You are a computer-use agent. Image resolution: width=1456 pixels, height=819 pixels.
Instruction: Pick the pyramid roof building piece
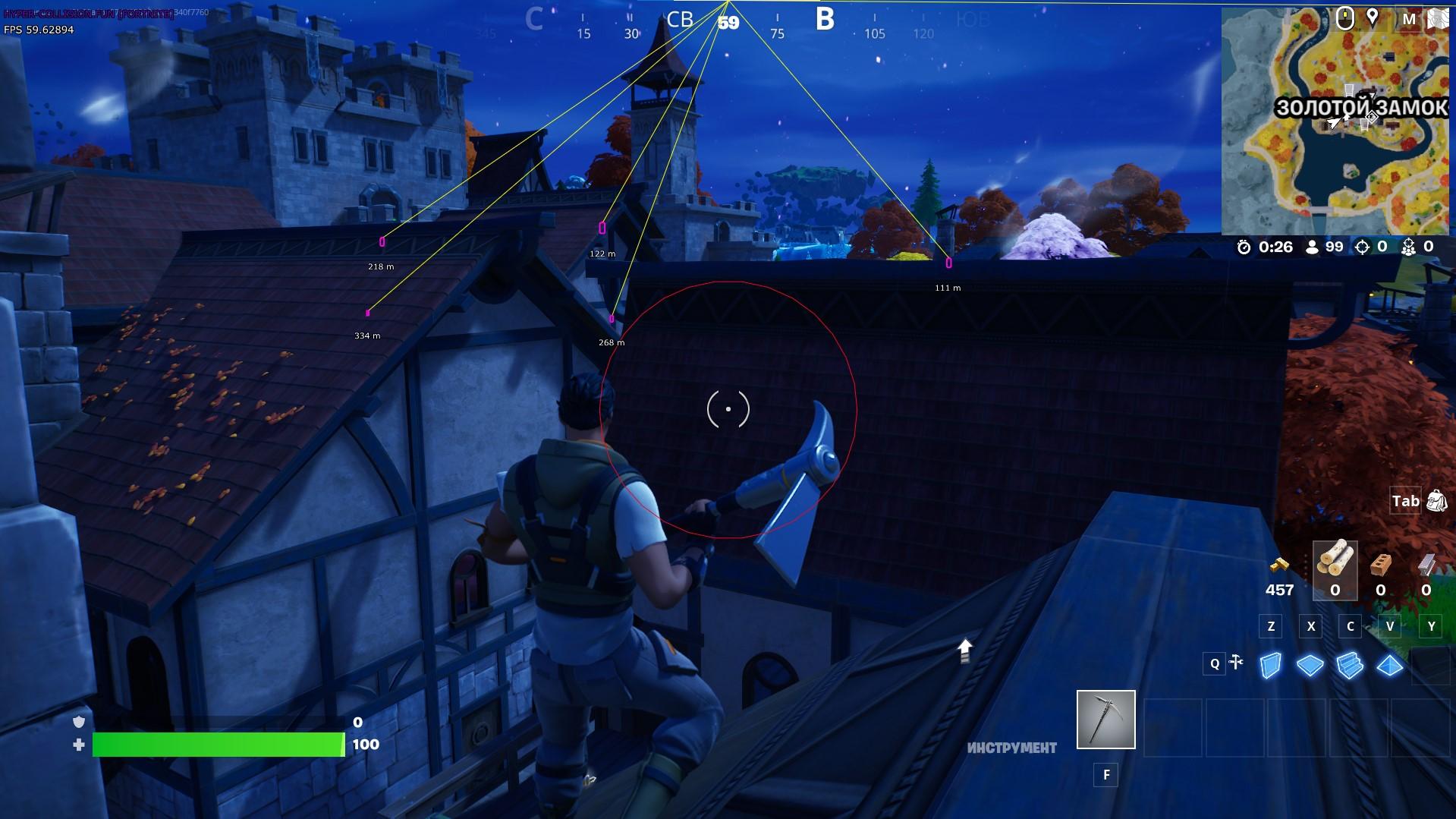1389,666
